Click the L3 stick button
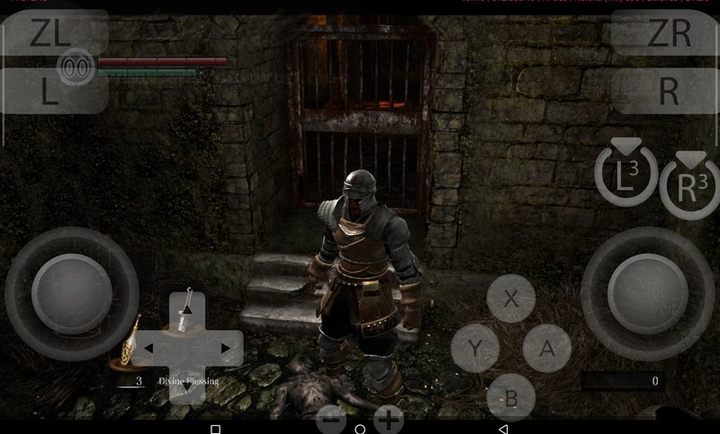The height and width of the screenshot is (434, 720). (x=626, y=175)
